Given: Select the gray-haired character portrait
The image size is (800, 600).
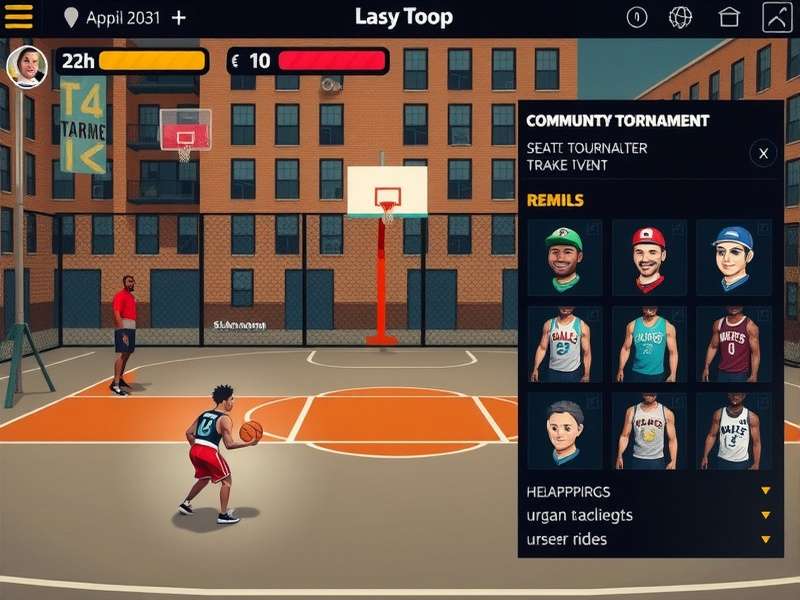Looking at the screenshot, I should pyautogui.click(x=564, y=430).
